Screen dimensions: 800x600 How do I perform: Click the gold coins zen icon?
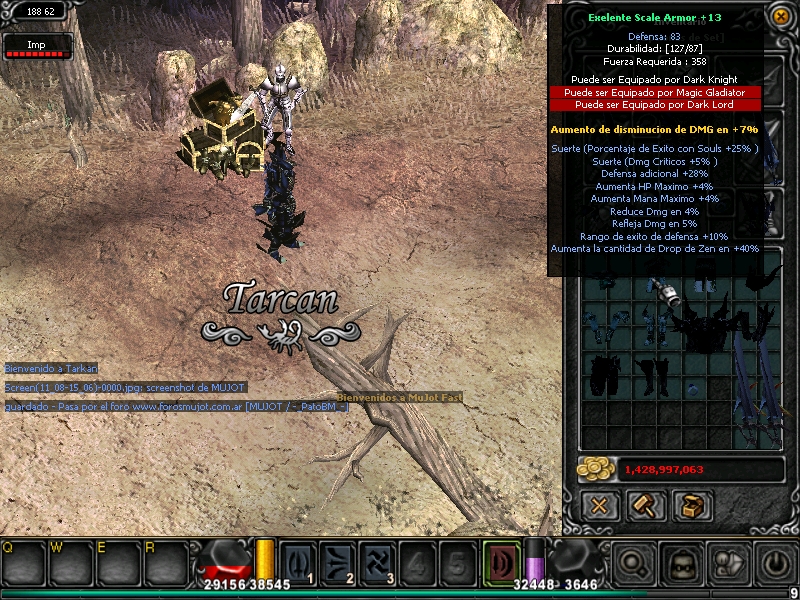[598, 469]
